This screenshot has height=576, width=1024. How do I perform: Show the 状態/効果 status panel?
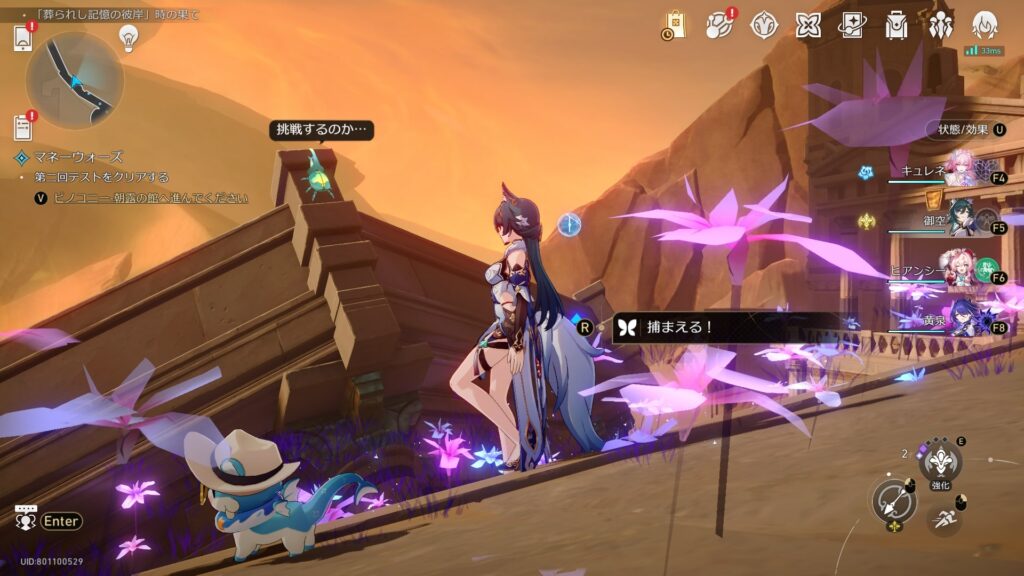(x=968, y=130)
